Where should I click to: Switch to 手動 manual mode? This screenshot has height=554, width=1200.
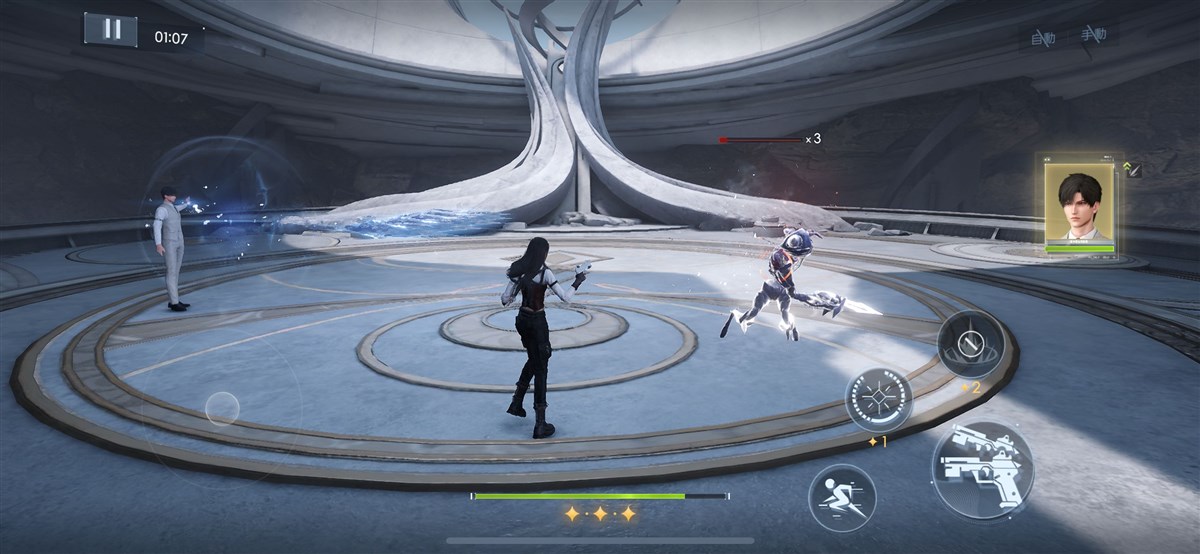1093,35
